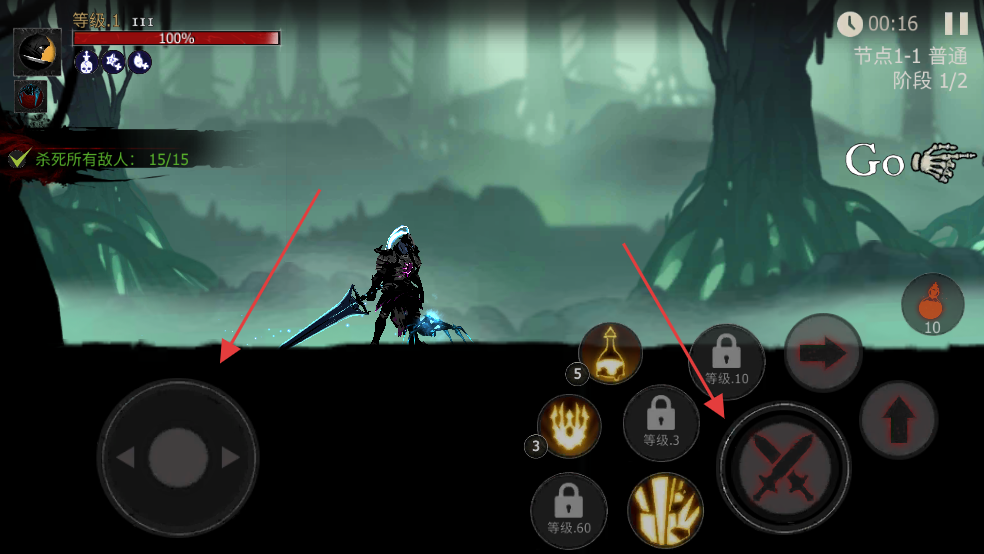
Task: Select the locked level 60 skill slot
Action: (x=568, y=510)
